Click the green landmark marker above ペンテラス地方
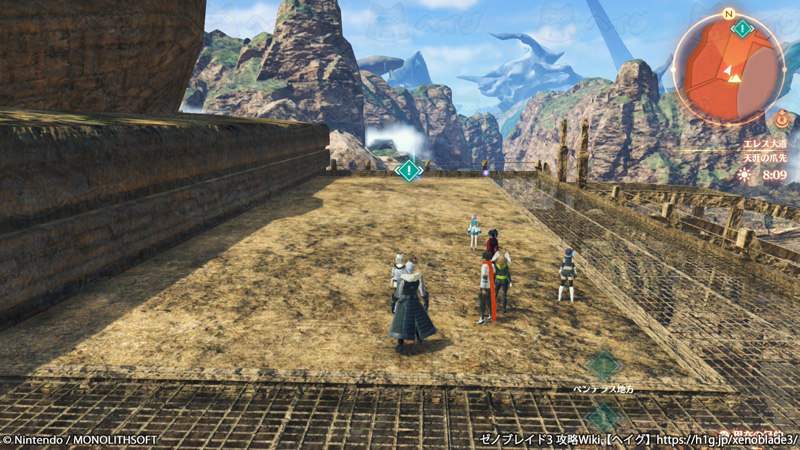The width and height of the screenshot is (800, 450). (x=603, y=364)
